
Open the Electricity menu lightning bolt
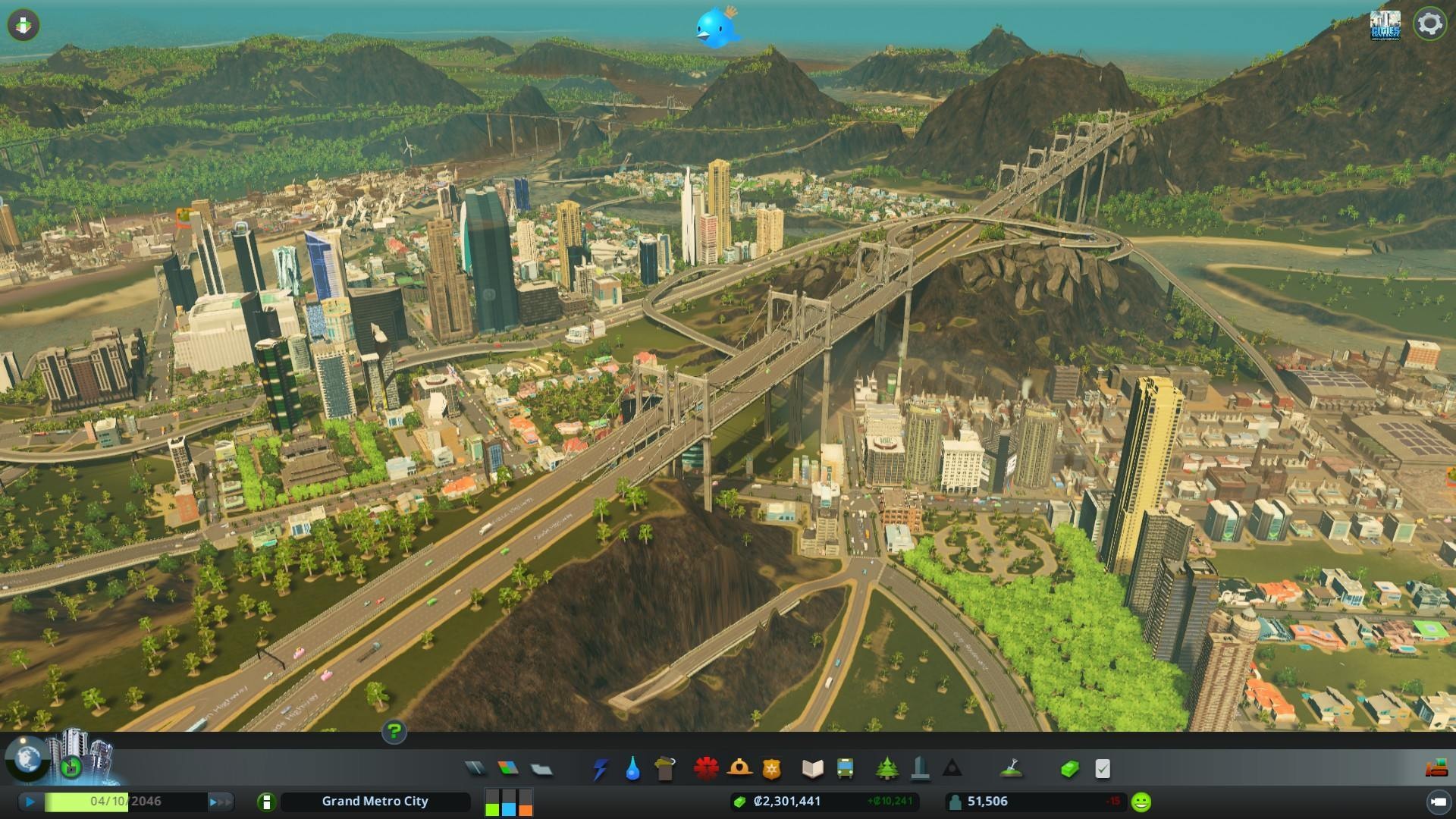pos(600,769)
